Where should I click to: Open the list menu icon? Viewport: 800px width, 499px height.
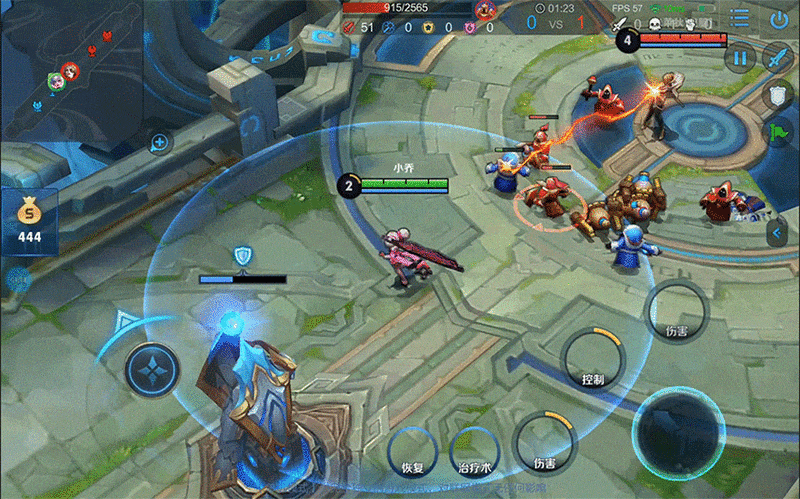click(x=740, y=19)
